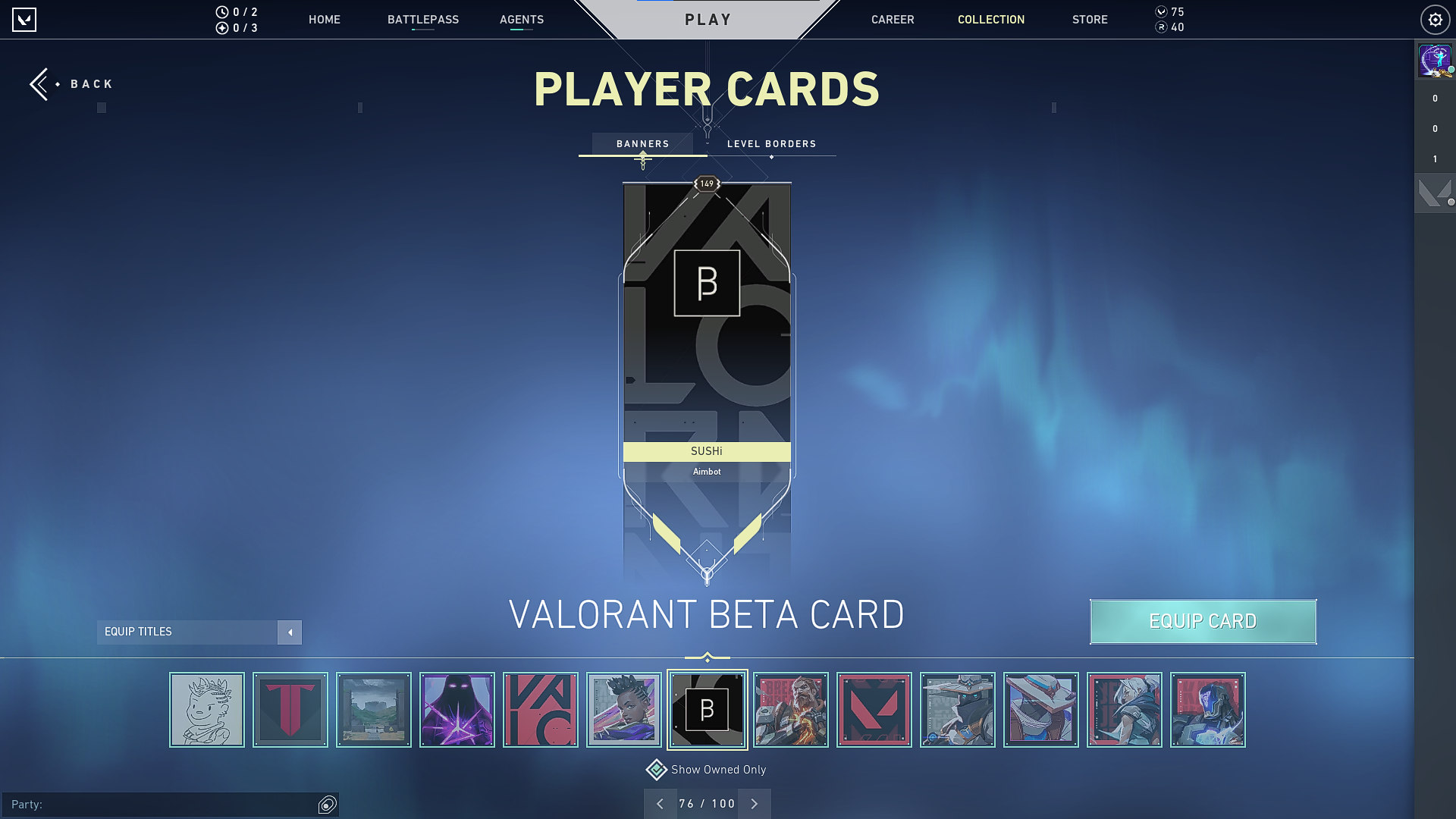
Task: Open the Collection menu item
Action: (x=990, y=19)
